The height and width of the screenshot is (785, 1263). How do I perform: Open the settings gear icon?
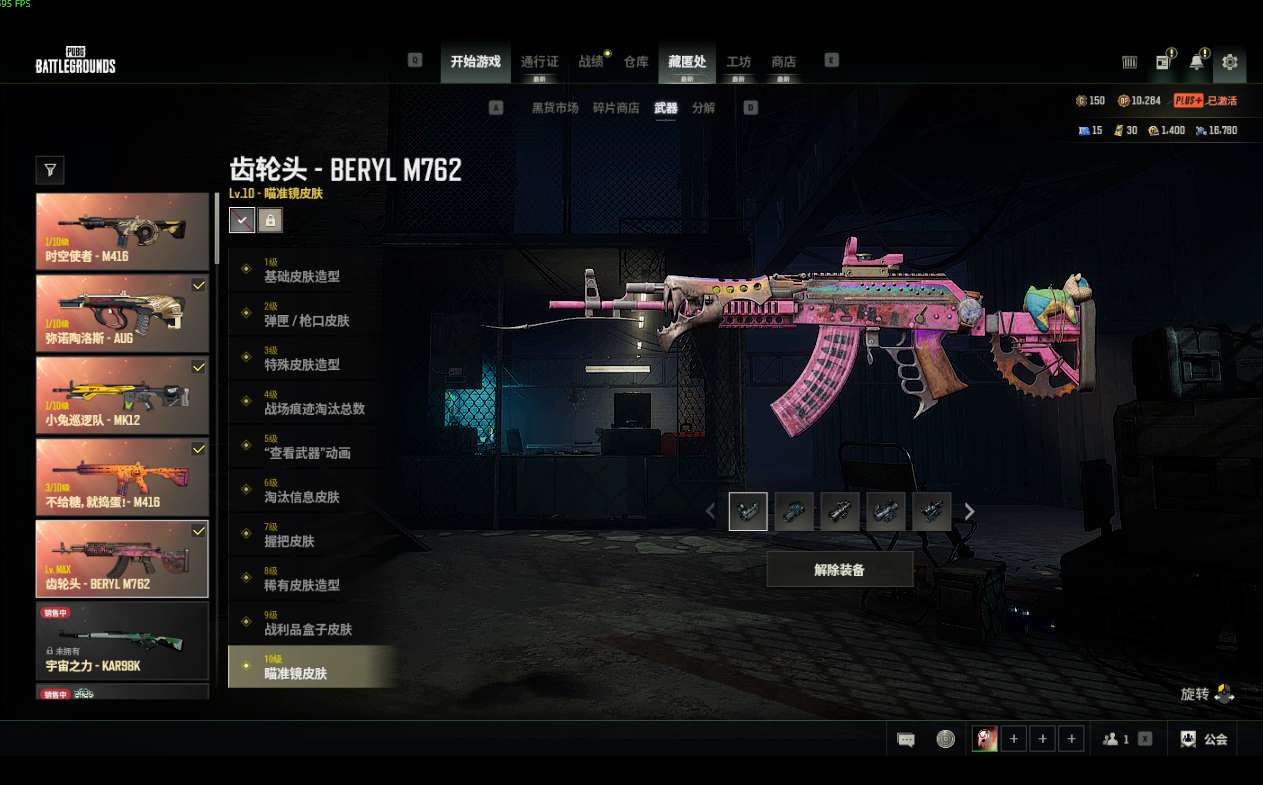(x=1229, y=62)
